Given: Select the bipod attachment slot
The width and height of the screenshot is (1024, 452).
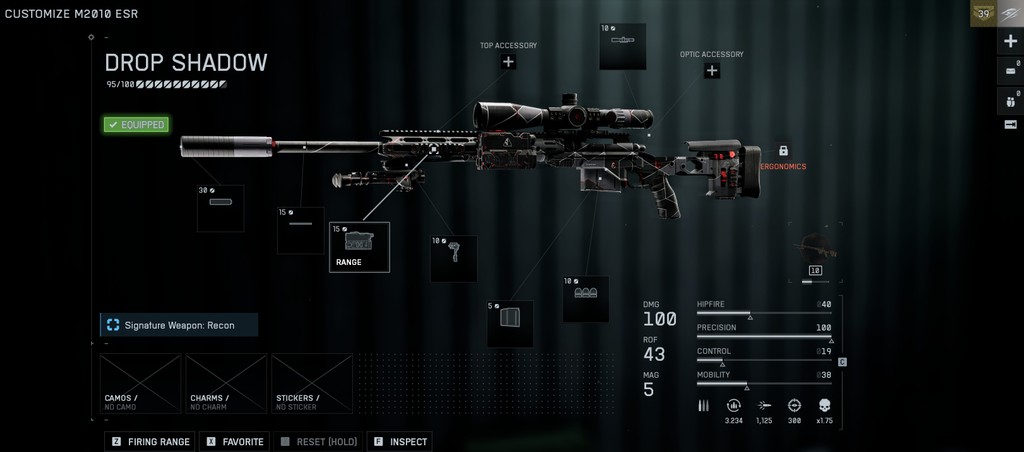Looking at the screenshot, I should point(453,258).
